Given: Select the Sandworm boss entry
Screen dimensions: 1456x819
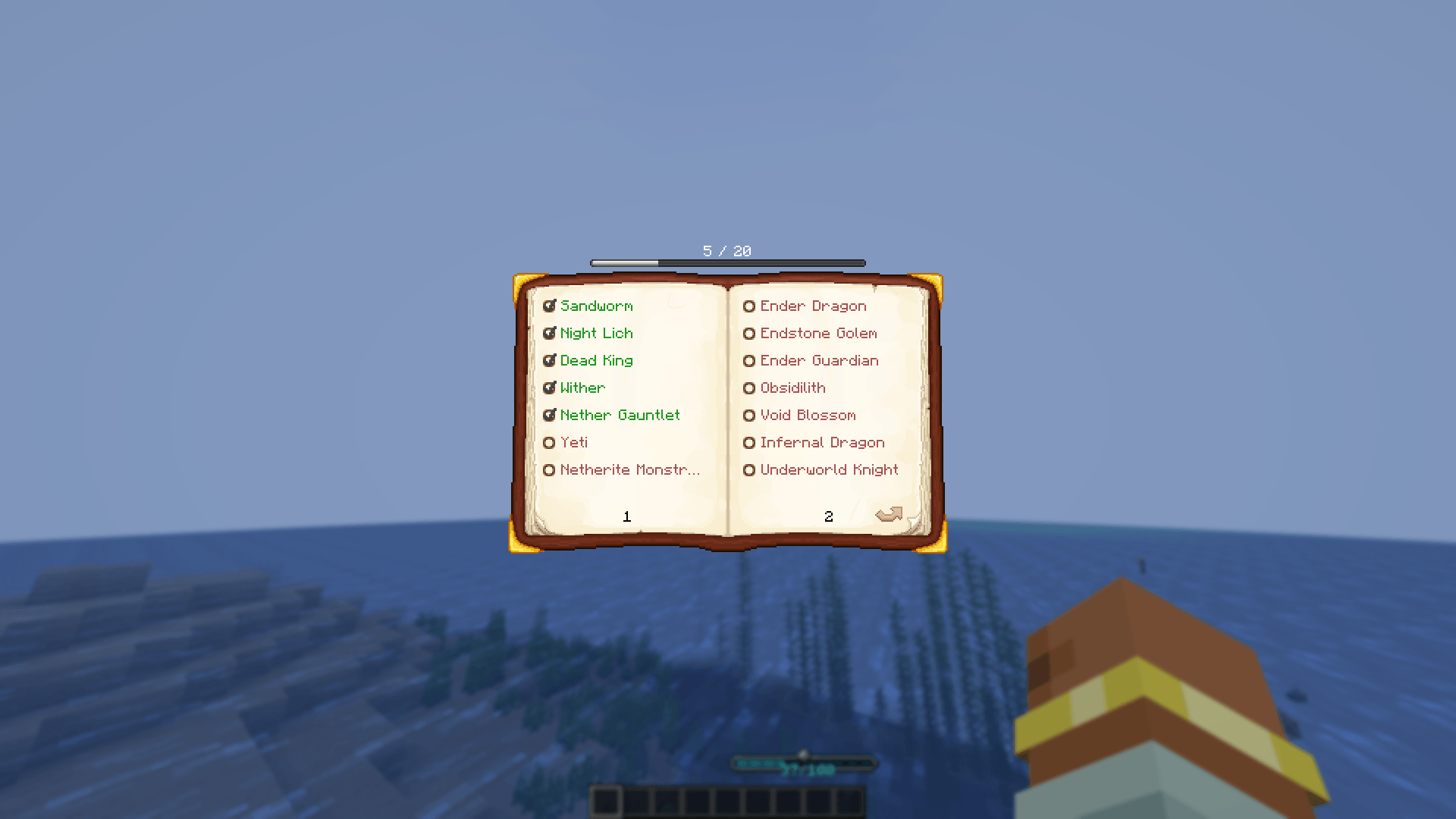Looking at the screenshot, I should (596, 306).
